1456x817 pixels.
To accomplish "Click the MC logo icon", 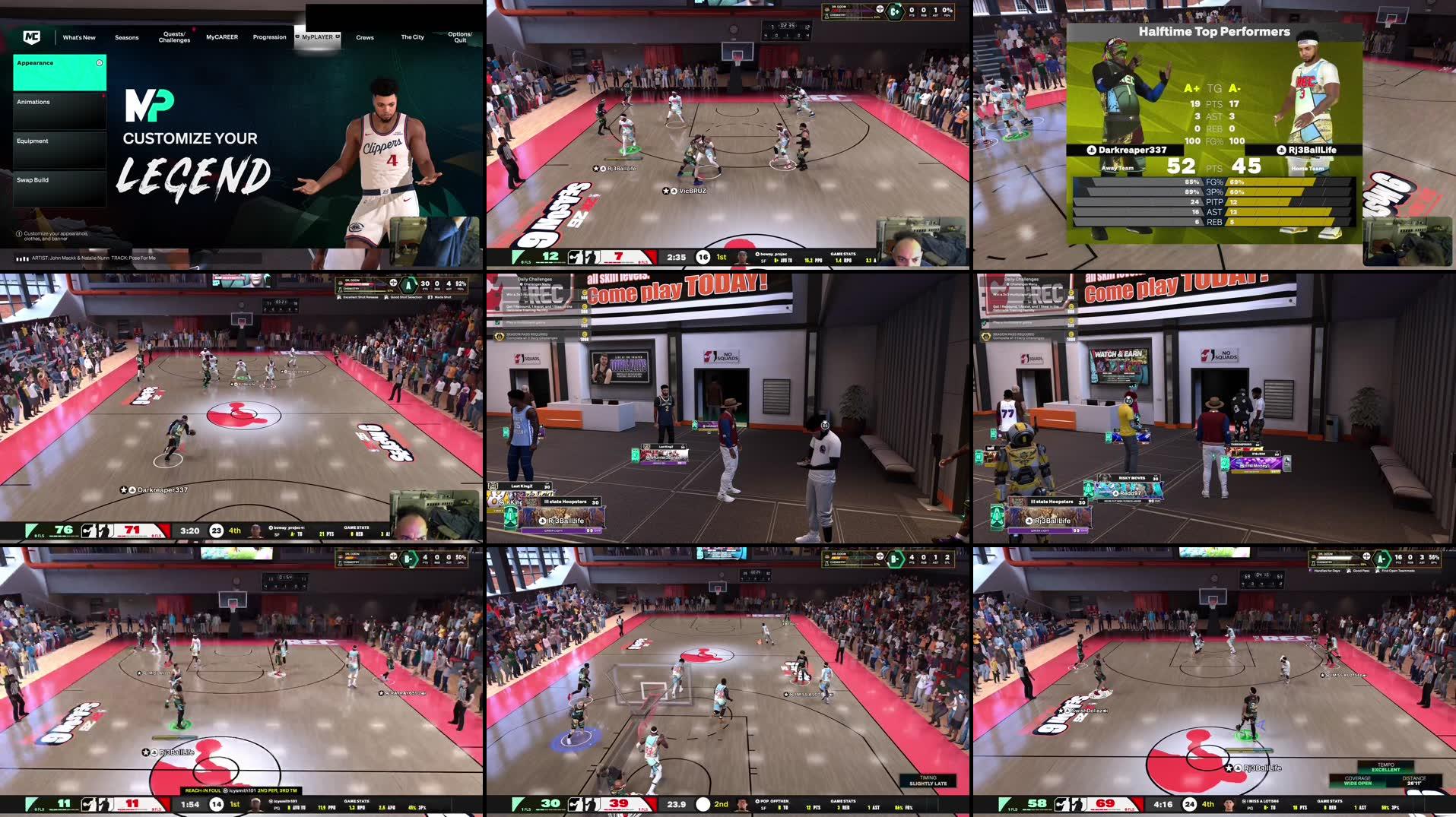I will point(32,36).
